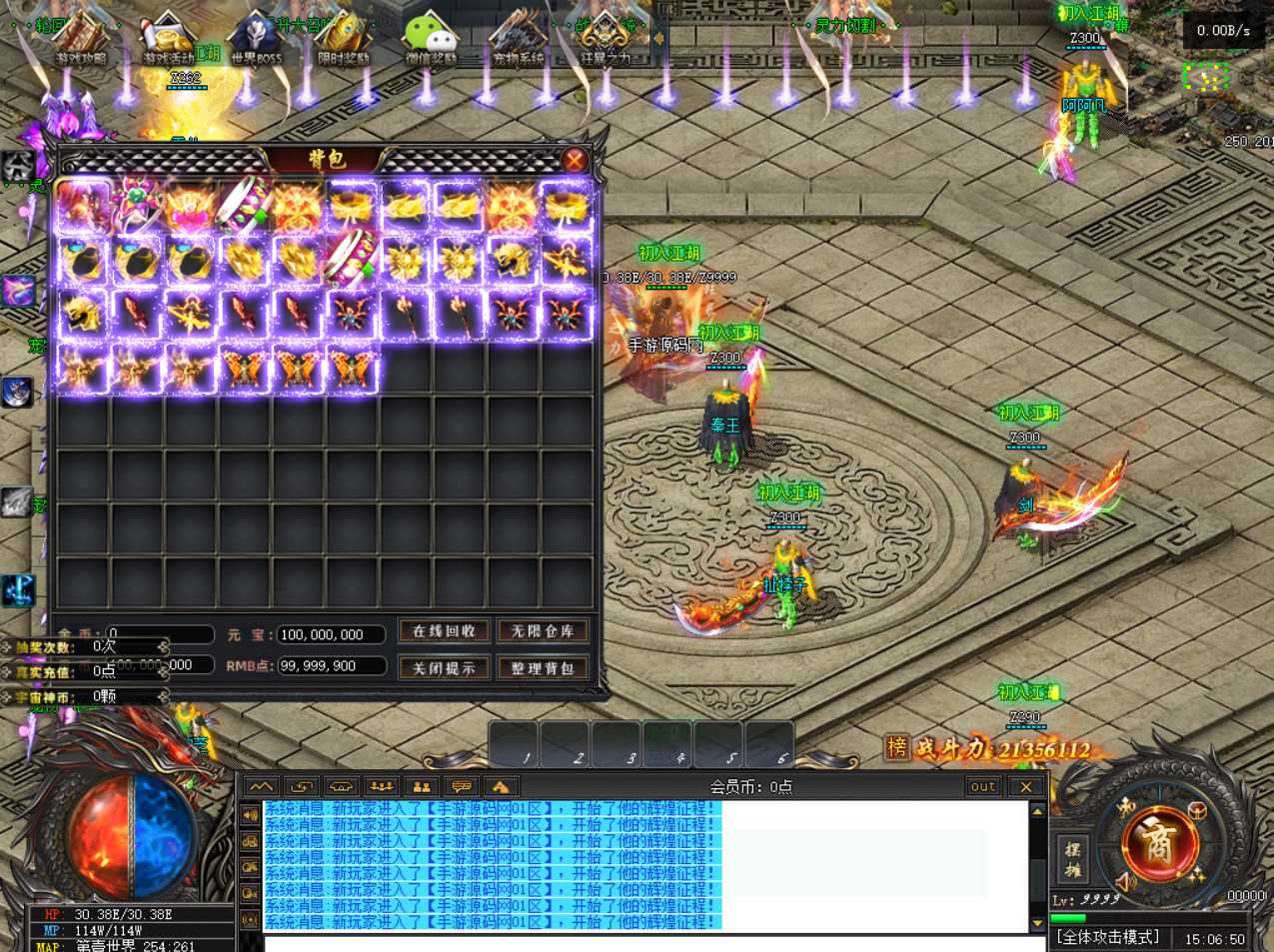Open the 游戏活动 game events icon
Viewport: 1274px width, 952px height.
tap(168, 38)
